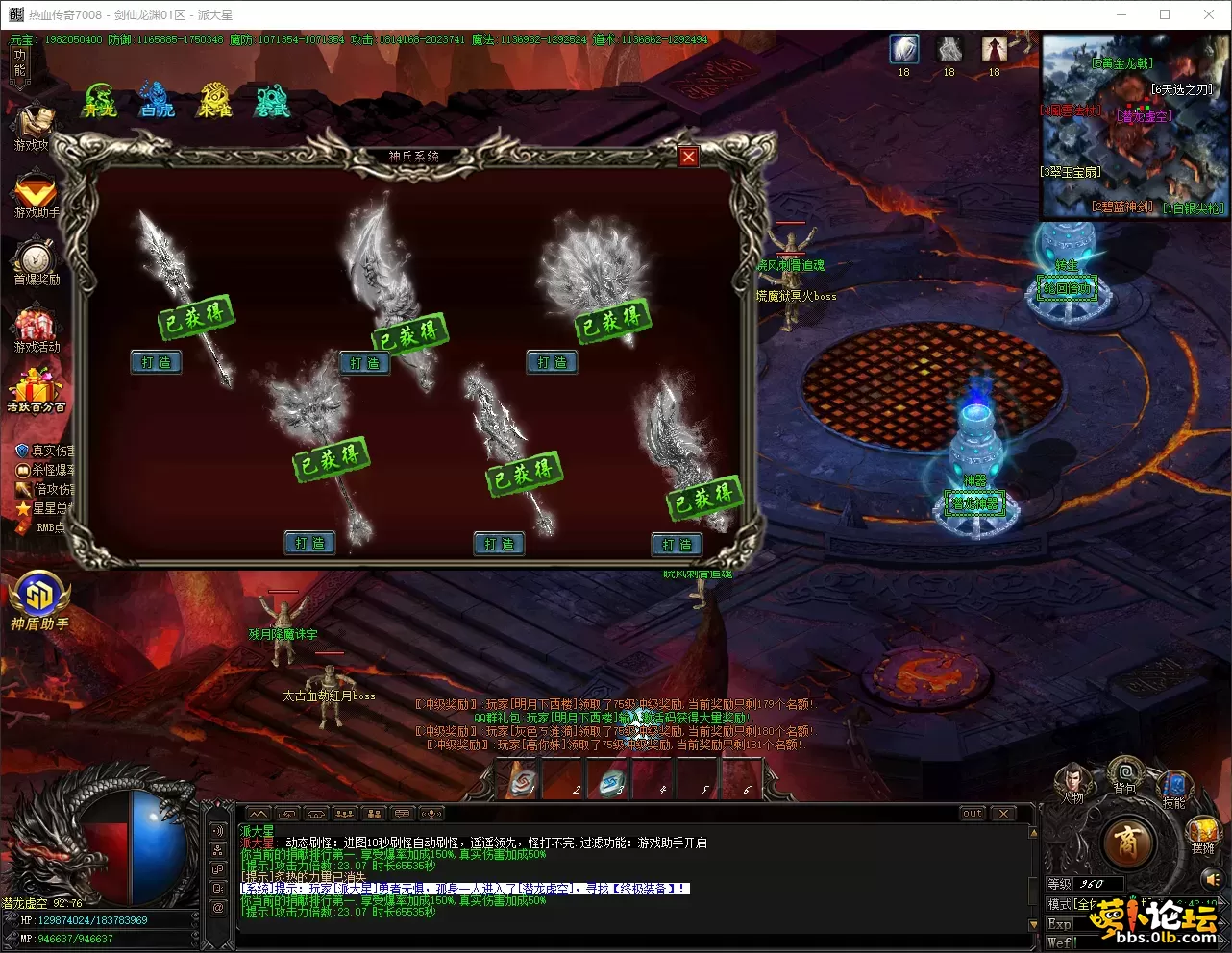Open the 游戏攻略 guide icon

pos(36,126)
